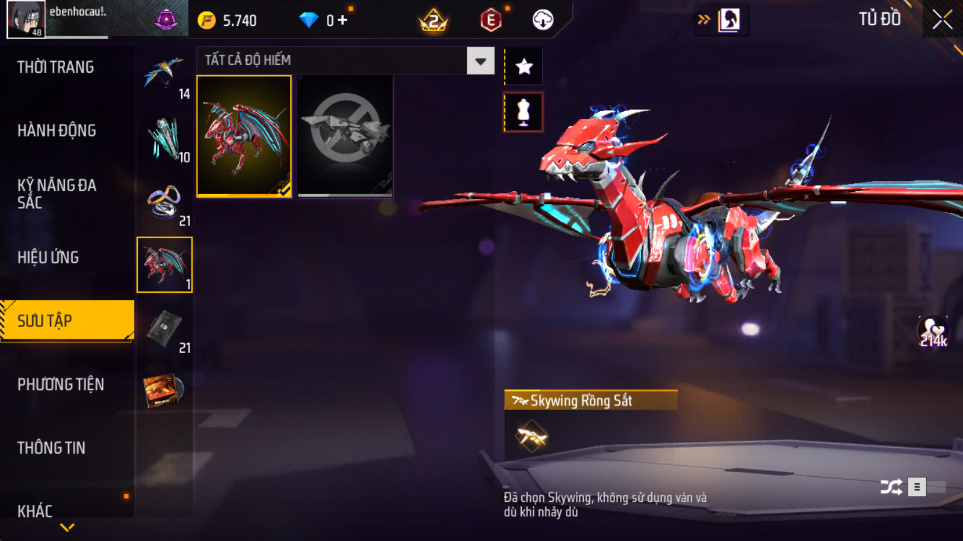Switch to Phương Tiện vehicles section
963x541 pixels.
point(61,384)
